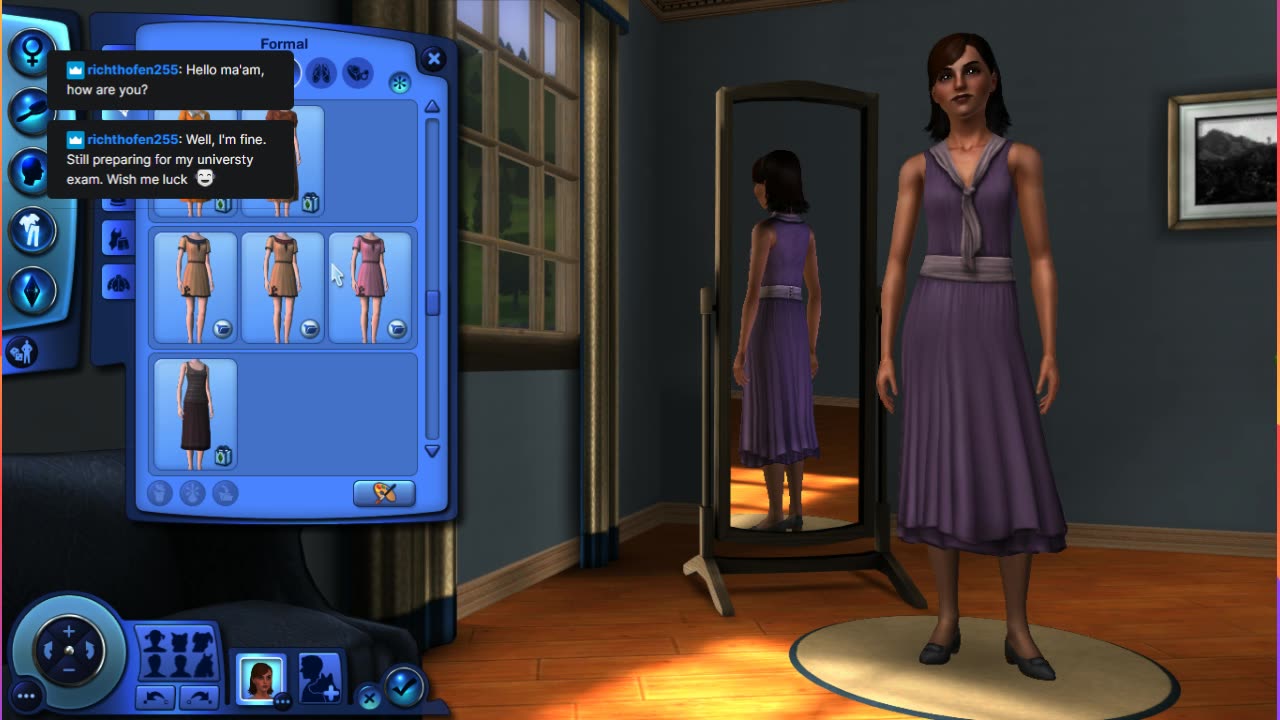This screenshot has width=1280, height=720.
Task: Add a new Sim with the plus silhouette icon
Action: tap(318, 678)
